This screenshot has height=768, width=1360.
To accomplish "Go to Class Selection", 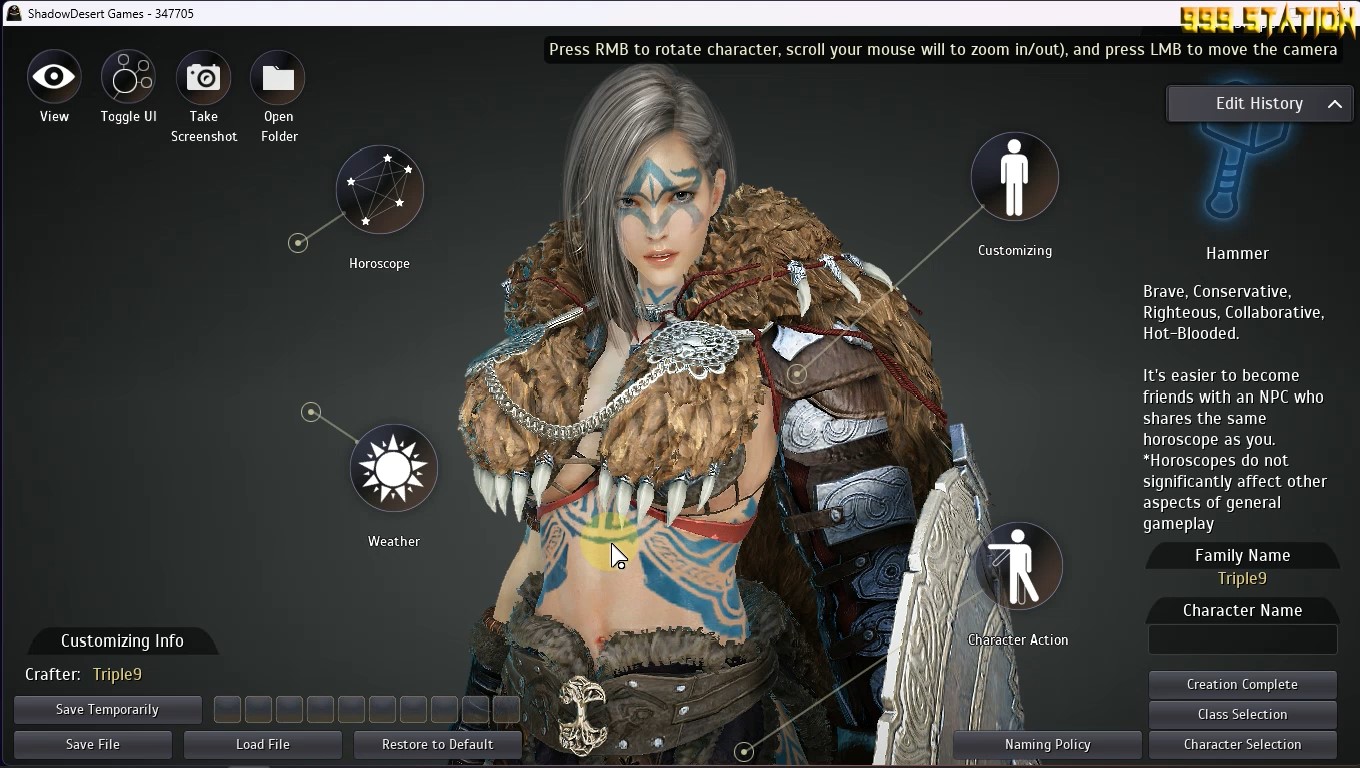I will (1242, 715).
